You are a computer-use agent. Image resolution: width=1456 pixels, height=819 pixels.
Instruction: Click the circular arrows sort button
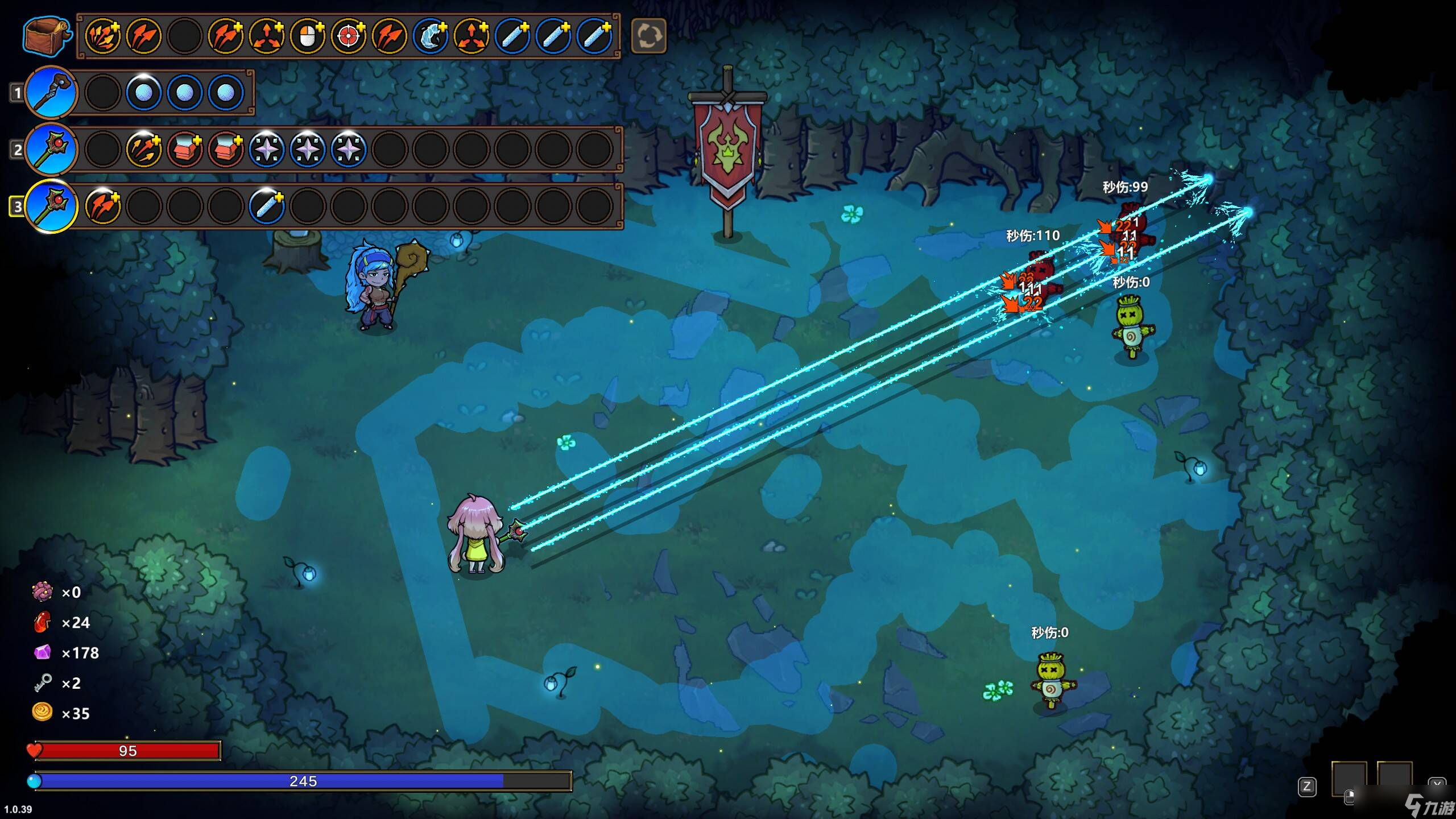[648, 36]
